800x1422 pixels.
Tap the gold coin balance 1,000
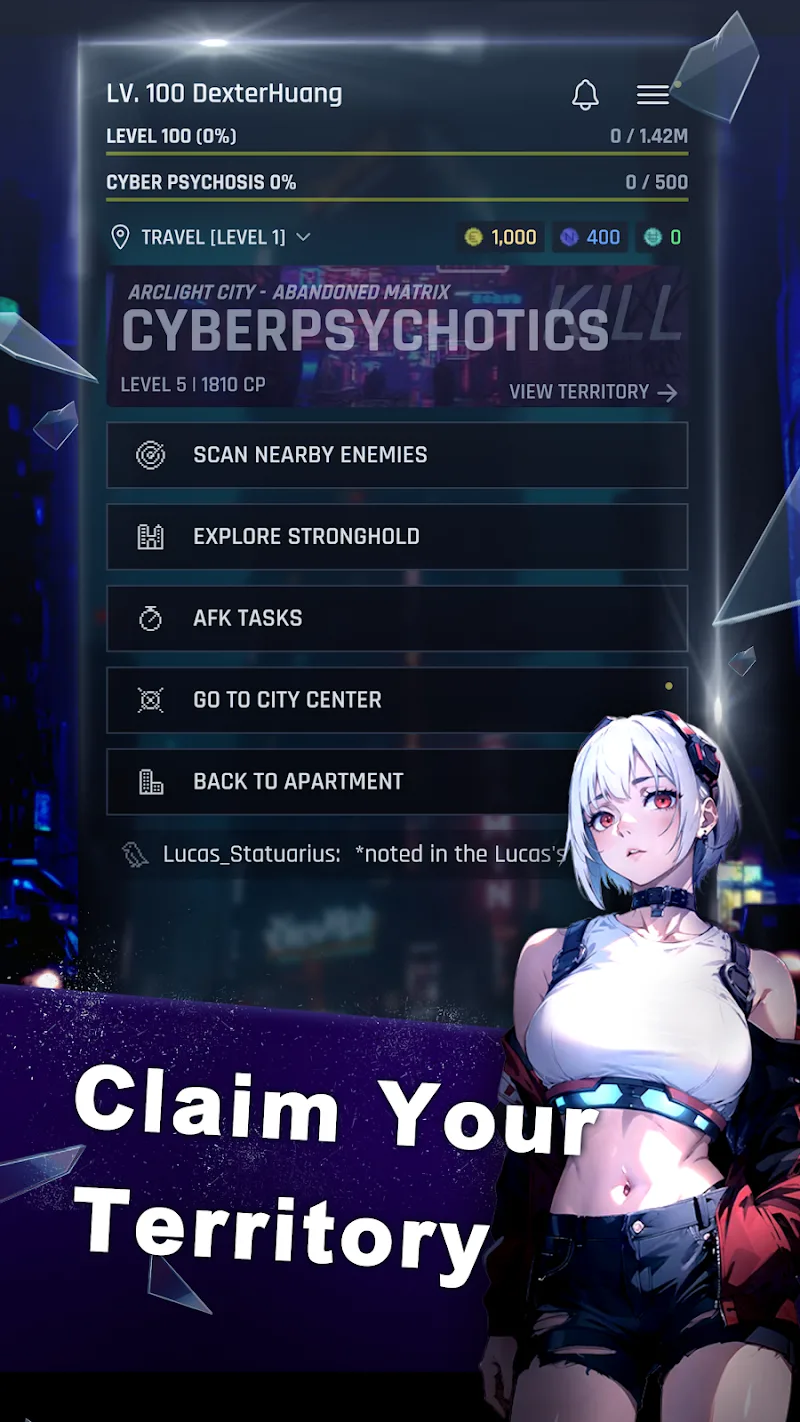pos(503,237)
